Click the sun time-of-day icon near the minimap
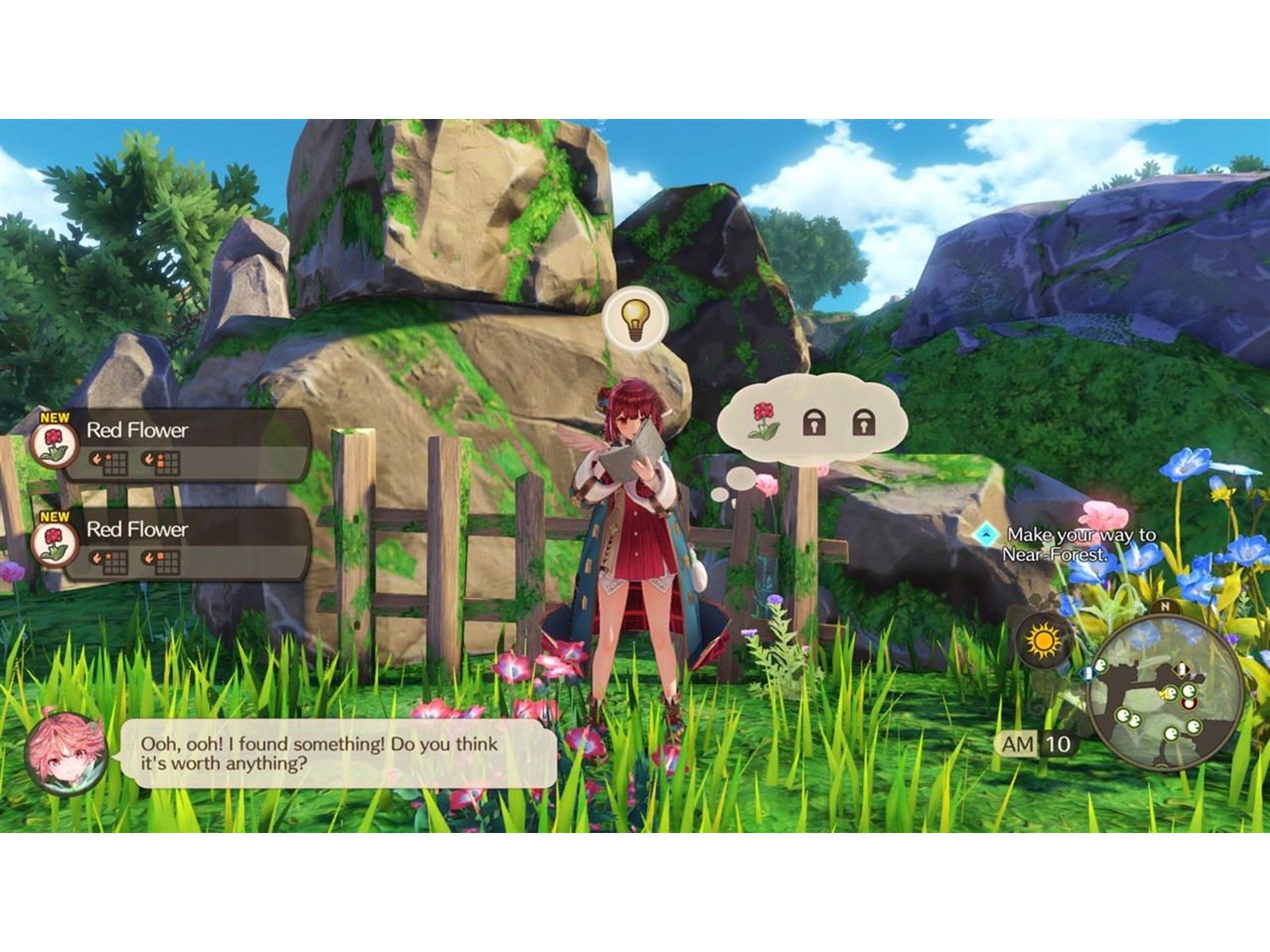The height and width of the screenshot is (952, 1270). (1042, 639)
